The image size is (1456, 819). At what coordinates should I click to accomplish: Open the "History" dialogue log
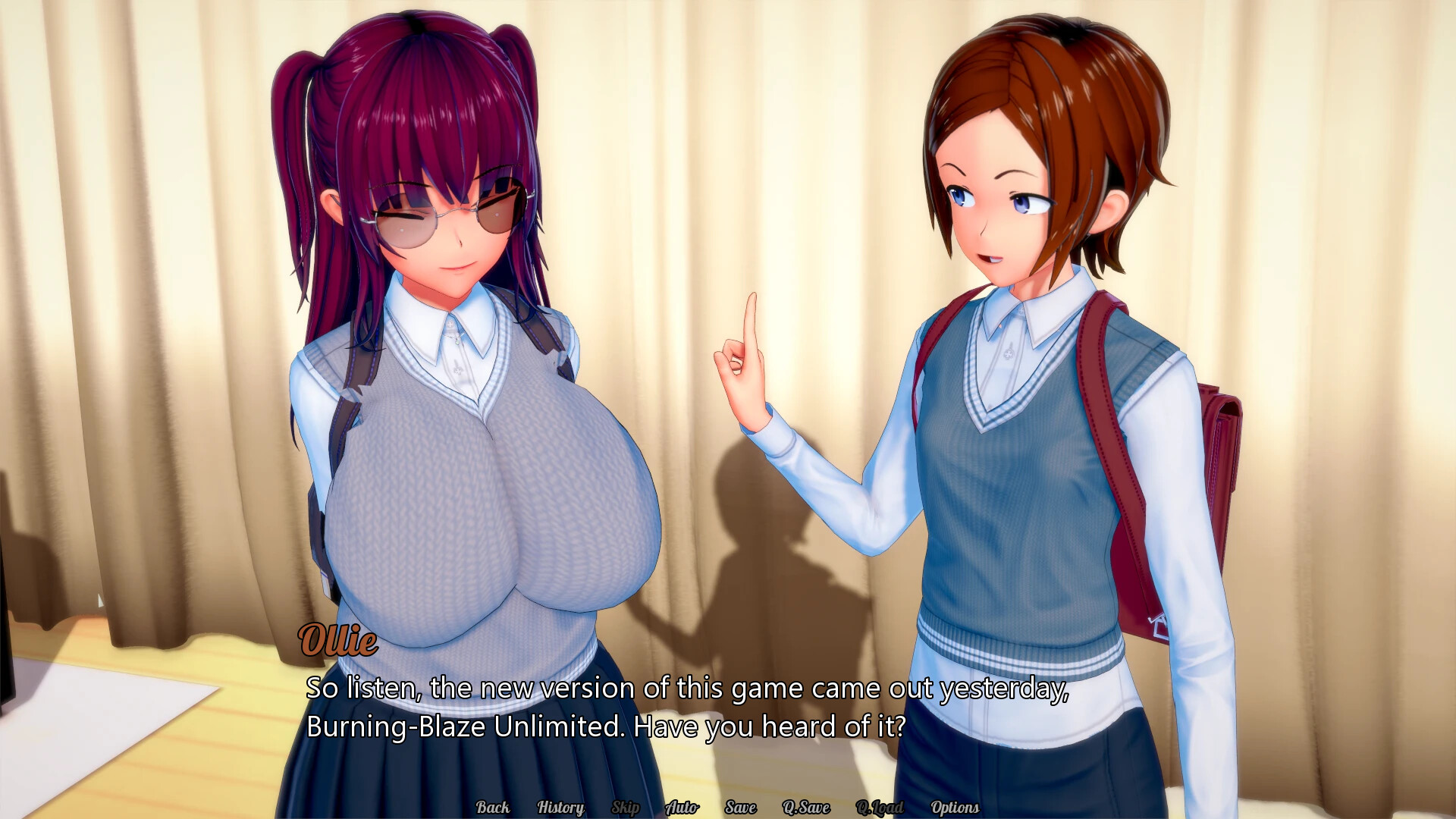tap(560, 808)
